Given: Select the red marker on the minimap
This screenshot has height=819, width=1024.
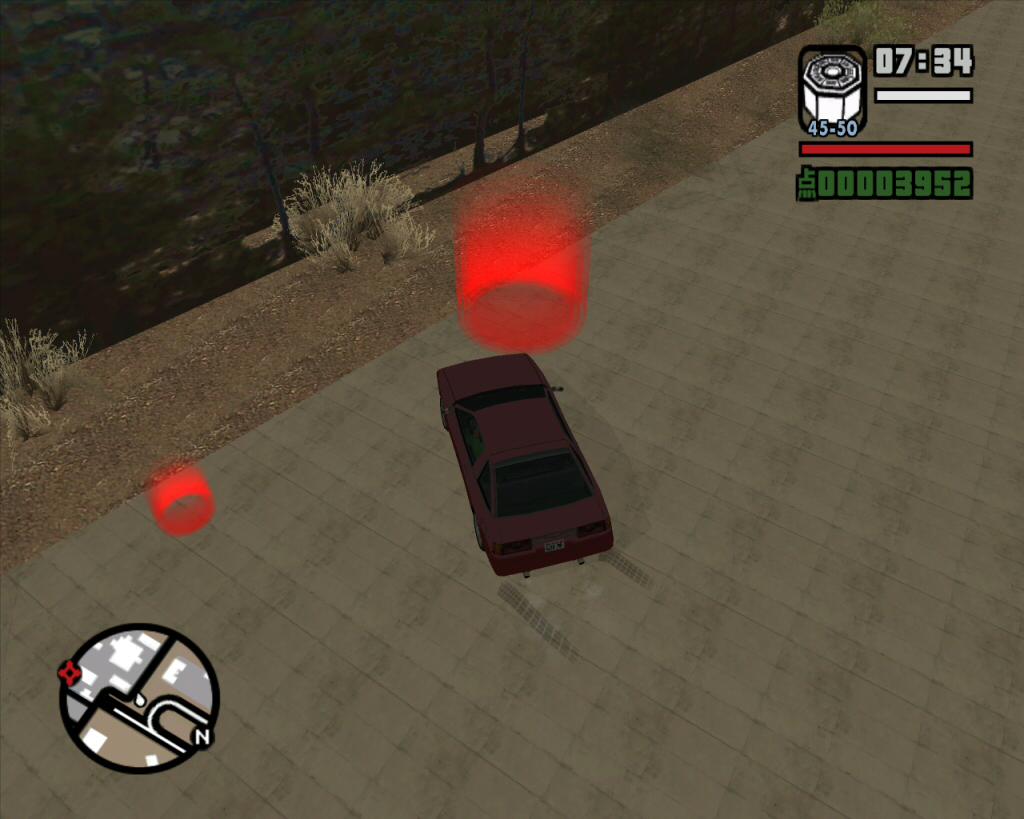Looking at the screenshot, I should 70,672.
